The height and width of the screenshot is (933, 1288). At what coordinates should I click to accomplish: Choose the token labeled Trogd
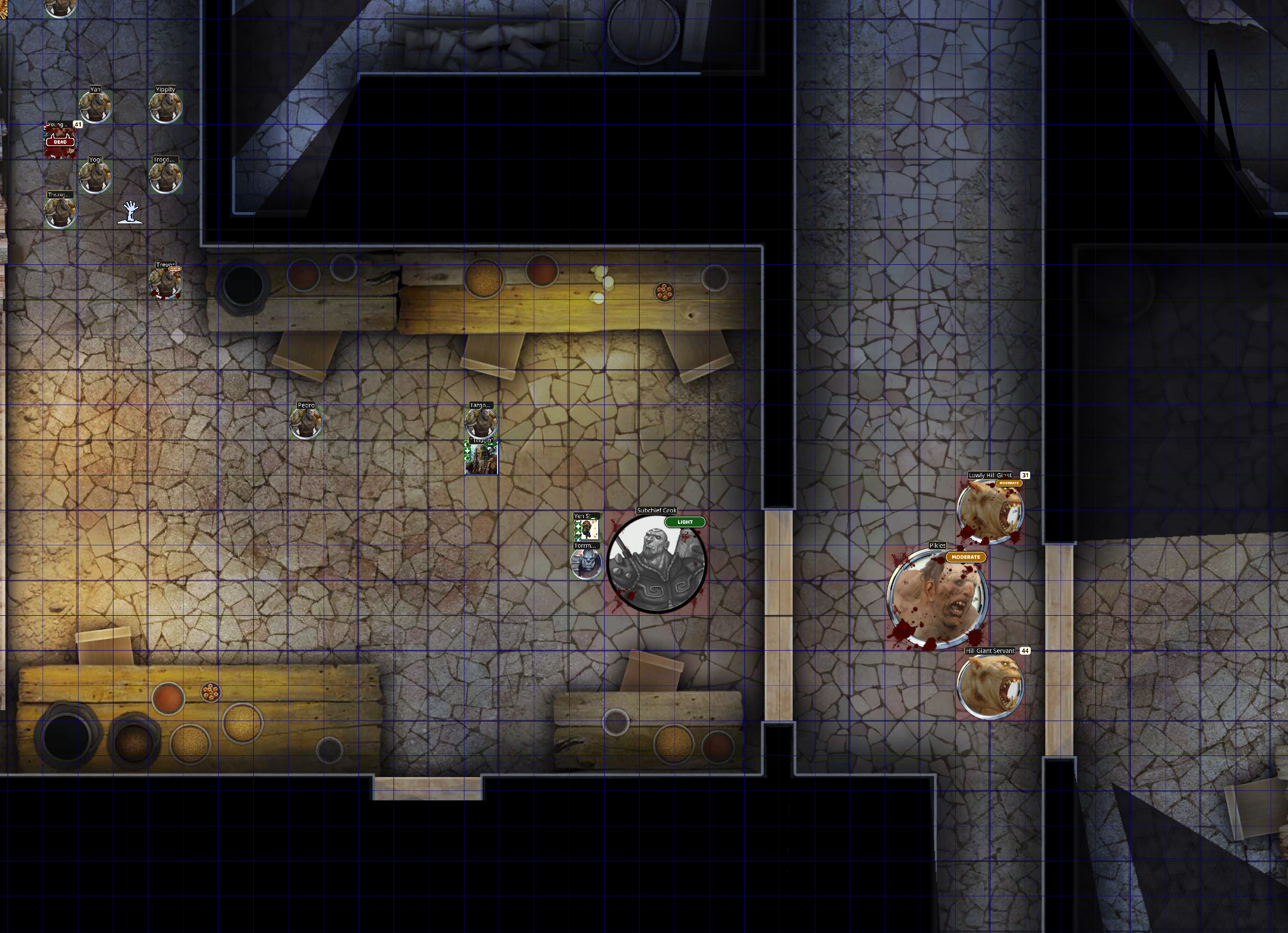pyautogui.click(x=166, y=177)
